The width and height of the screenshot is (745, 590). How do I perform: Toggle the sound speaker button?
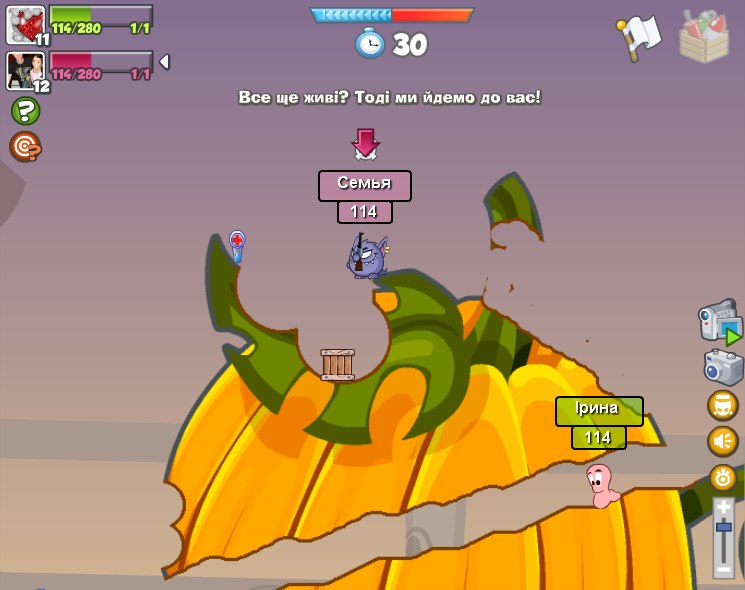(x=723, y=441)
